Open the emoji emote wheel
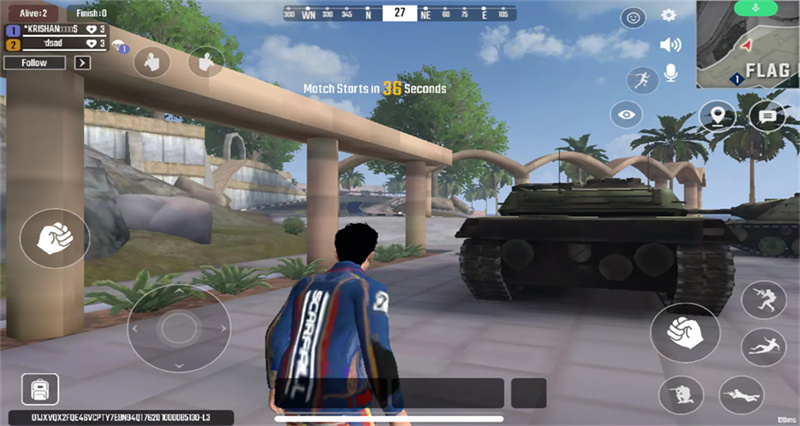The image size is (800, 426). pos(633,17)
